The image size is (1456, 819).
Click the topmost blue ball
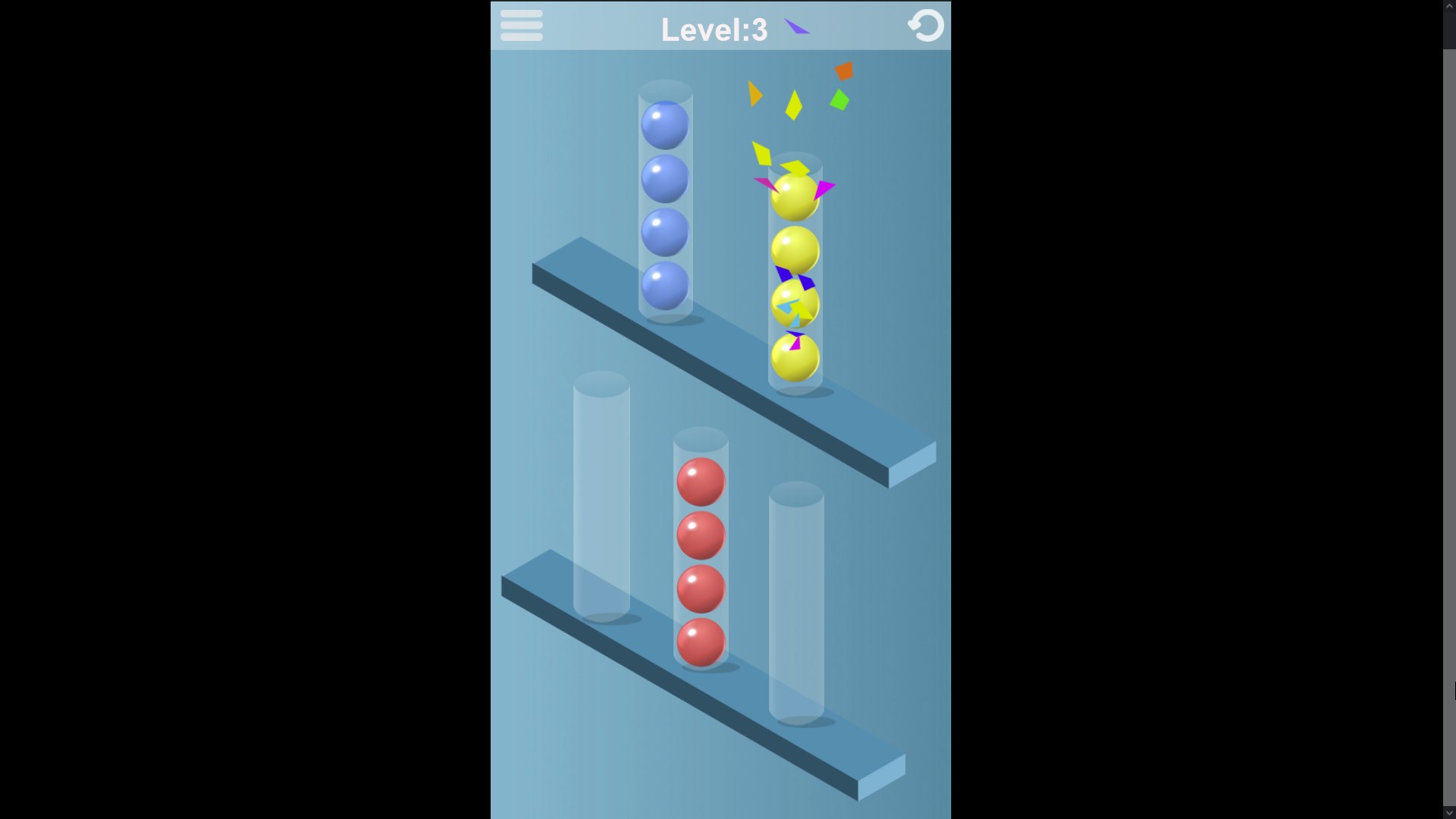pyautogui.click(x=665, y=126)
